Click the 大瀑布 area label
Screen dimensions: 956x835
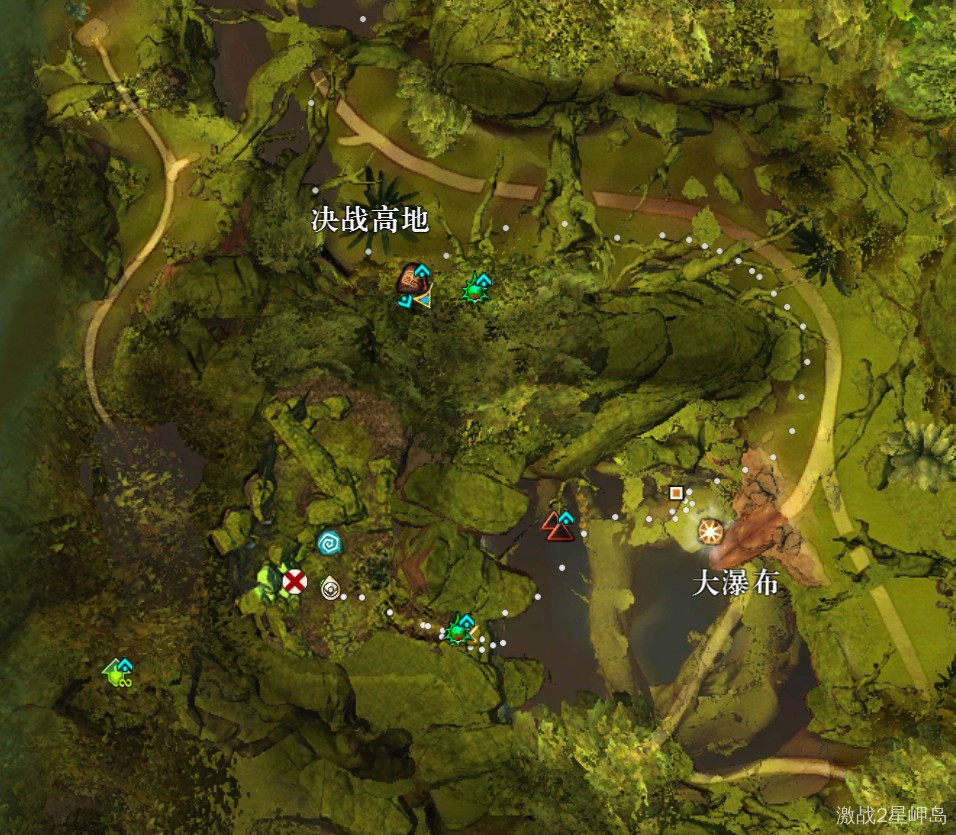(735, 585)
